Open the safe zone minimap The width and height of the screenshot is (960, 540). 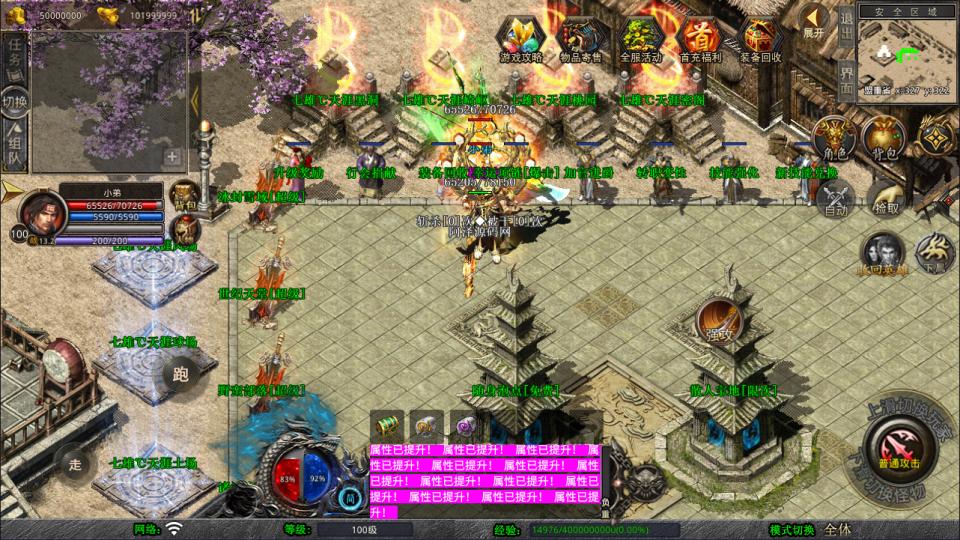(x=906, y=55)
